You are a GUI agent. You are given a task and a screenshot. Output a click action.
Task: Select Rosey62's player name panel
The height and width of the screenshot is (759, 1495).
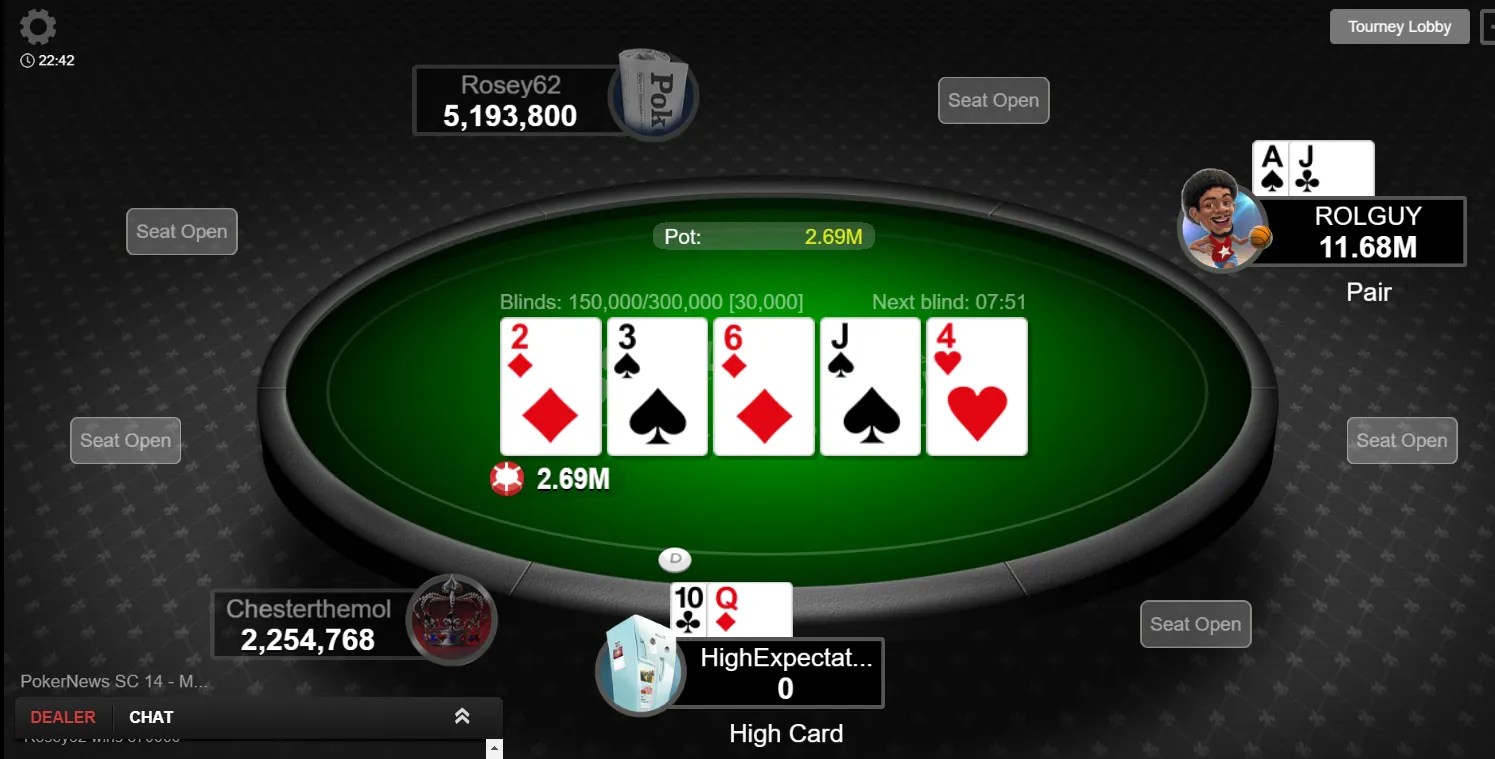510,100
